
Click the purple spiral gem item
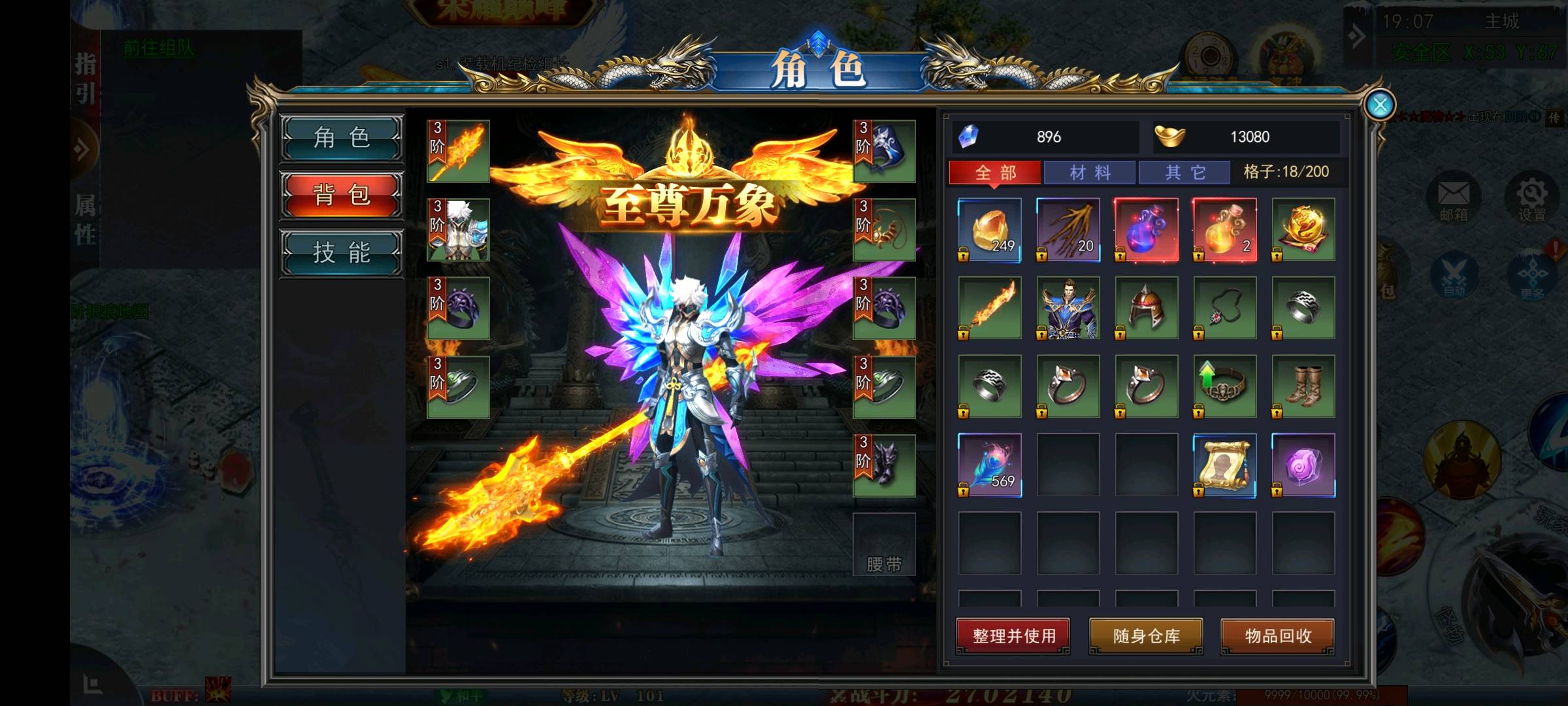(1303, 465)
